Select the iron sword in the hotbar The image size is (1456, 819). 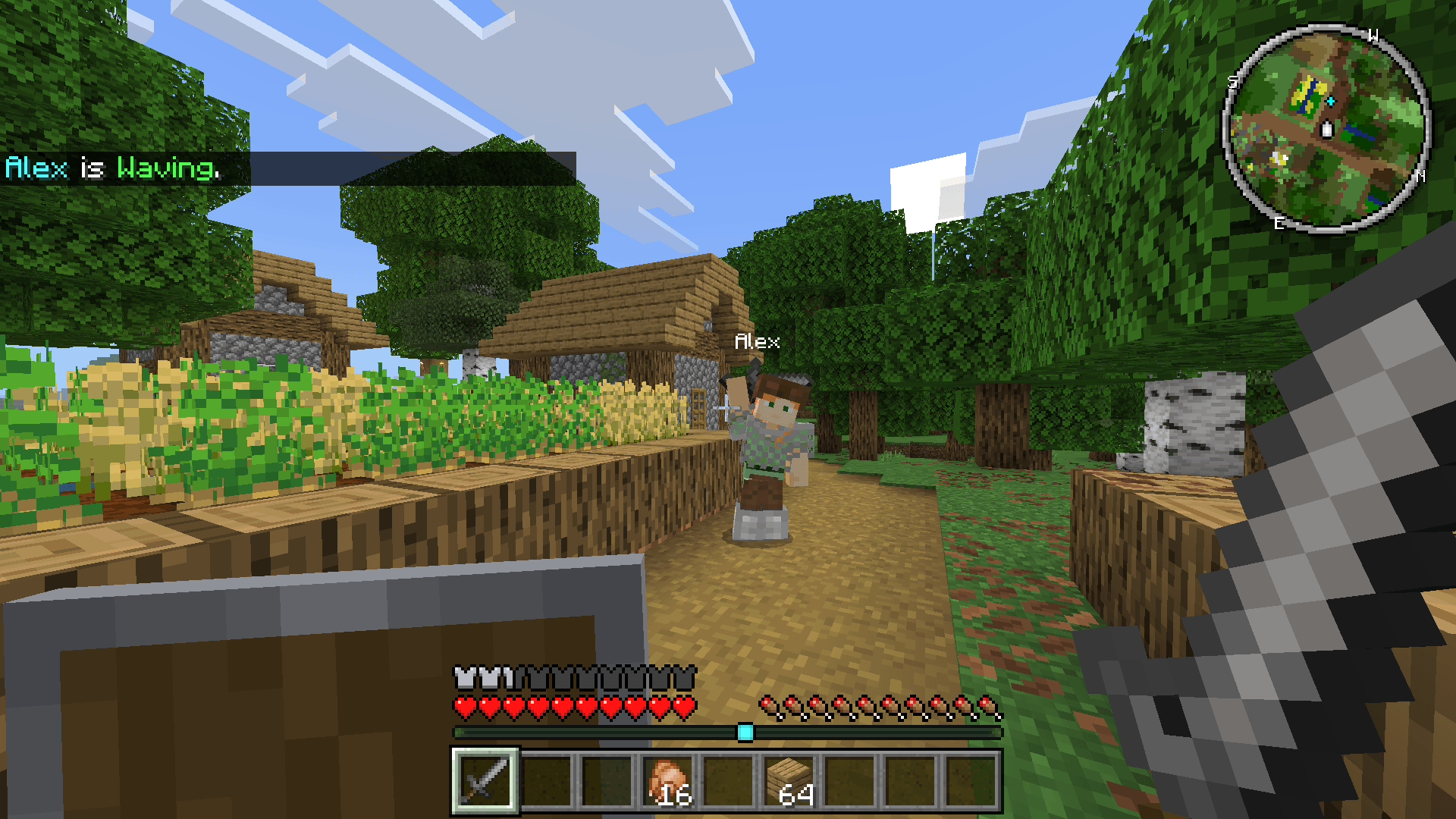click(484, 780)
